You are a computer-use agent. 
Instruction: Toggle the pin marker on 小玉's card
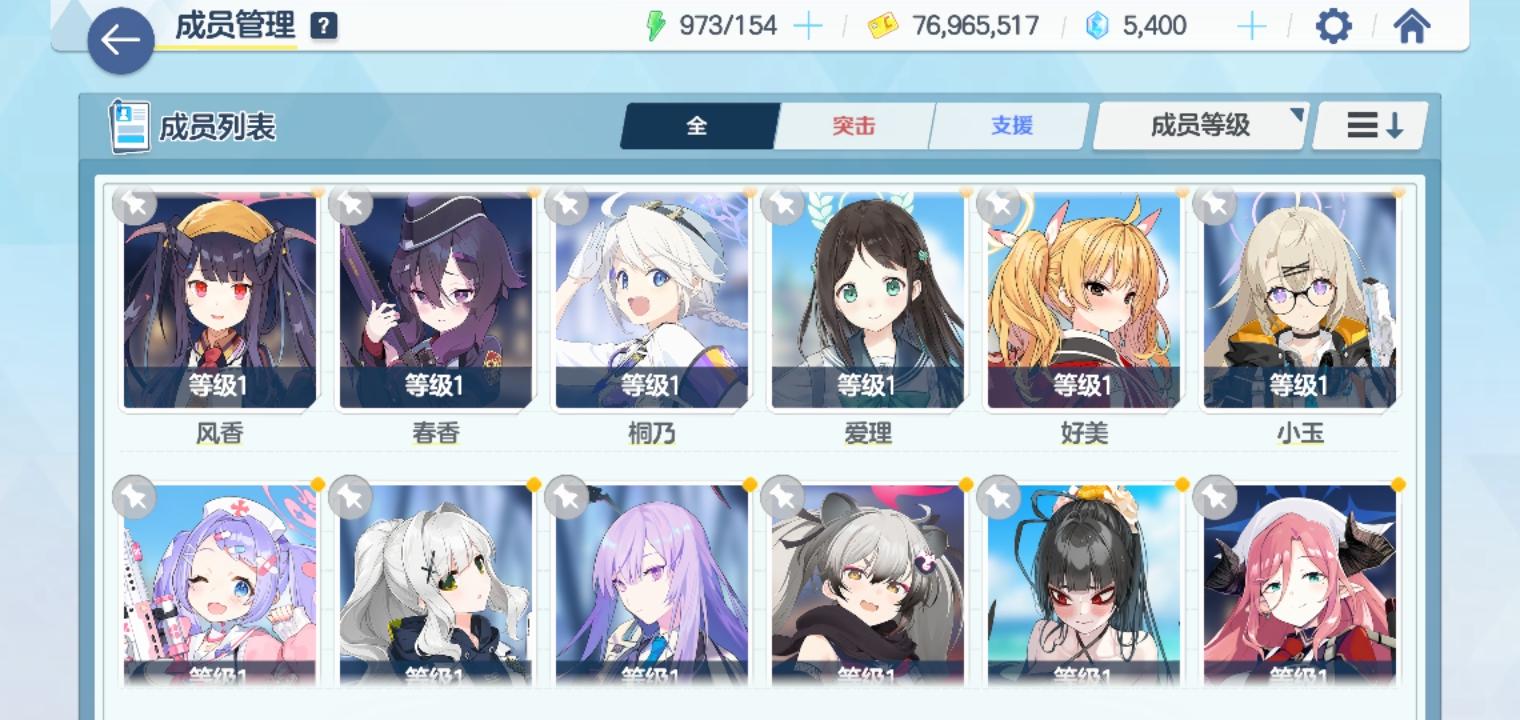(x=1216, y=207)
